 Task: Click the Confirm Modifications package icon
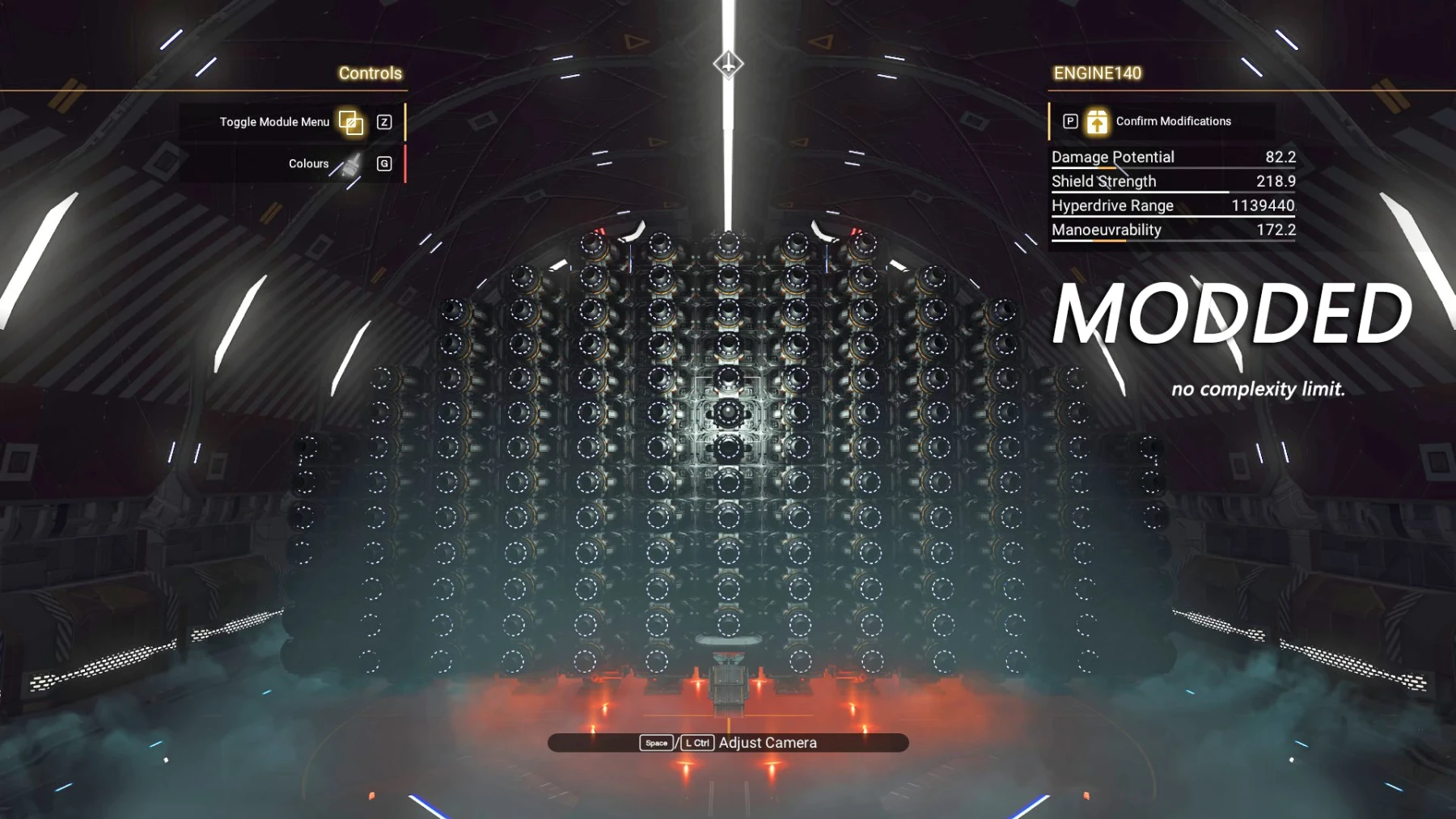click(1098, 121)
